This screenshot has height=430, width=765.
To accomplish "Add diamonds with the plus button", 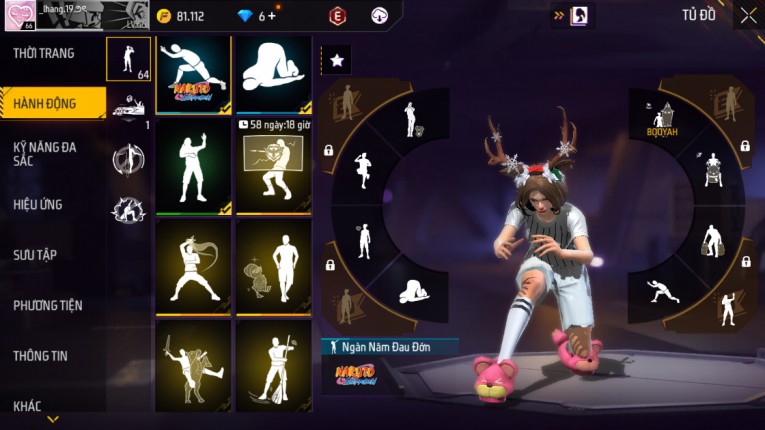I will [x=271, y=16].
